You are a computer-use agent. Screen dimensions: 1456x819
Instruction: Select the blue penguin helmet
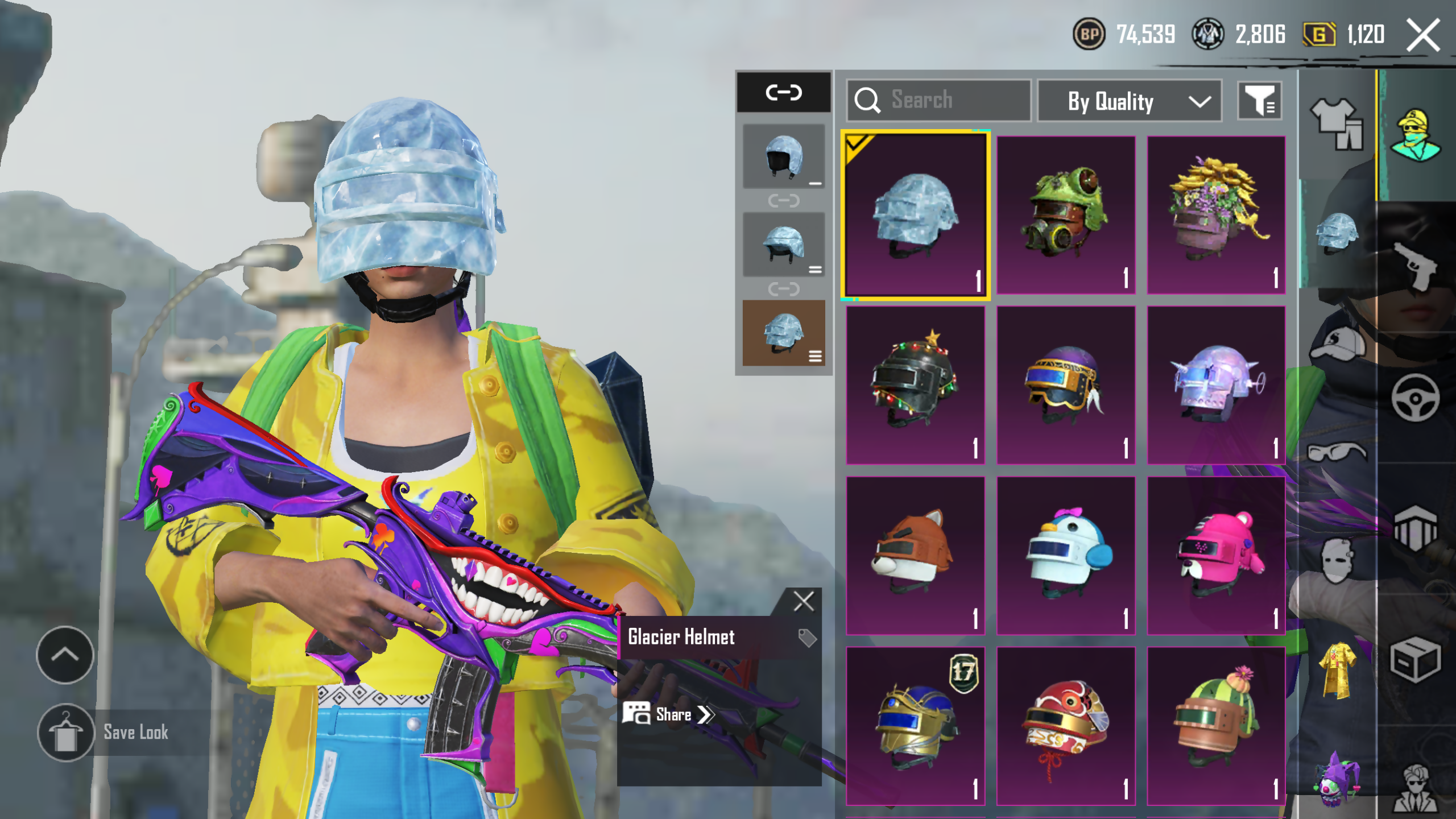coord(1065,555)
